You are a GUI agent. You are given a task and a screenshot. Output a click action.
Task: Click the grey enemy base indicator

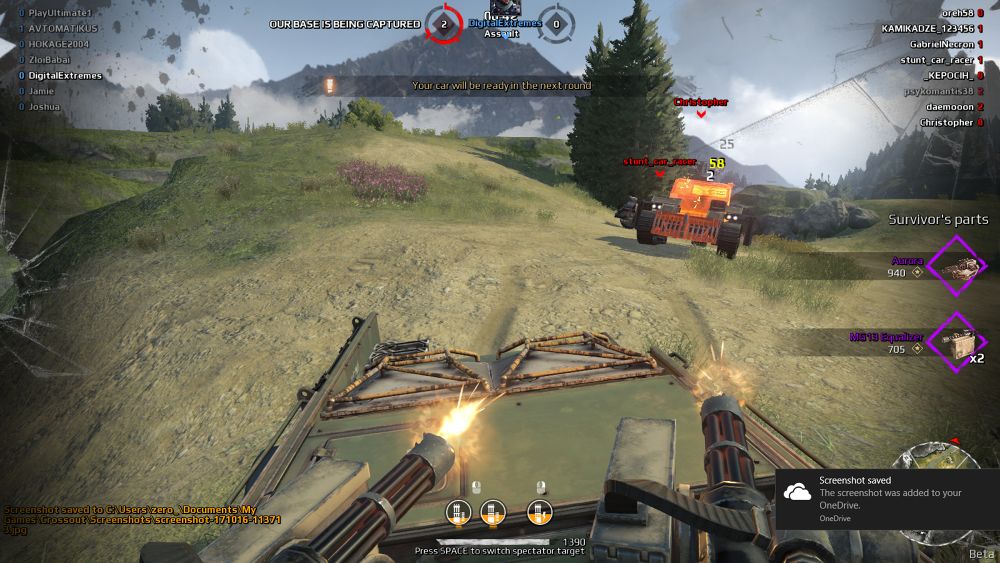[557, 23]
